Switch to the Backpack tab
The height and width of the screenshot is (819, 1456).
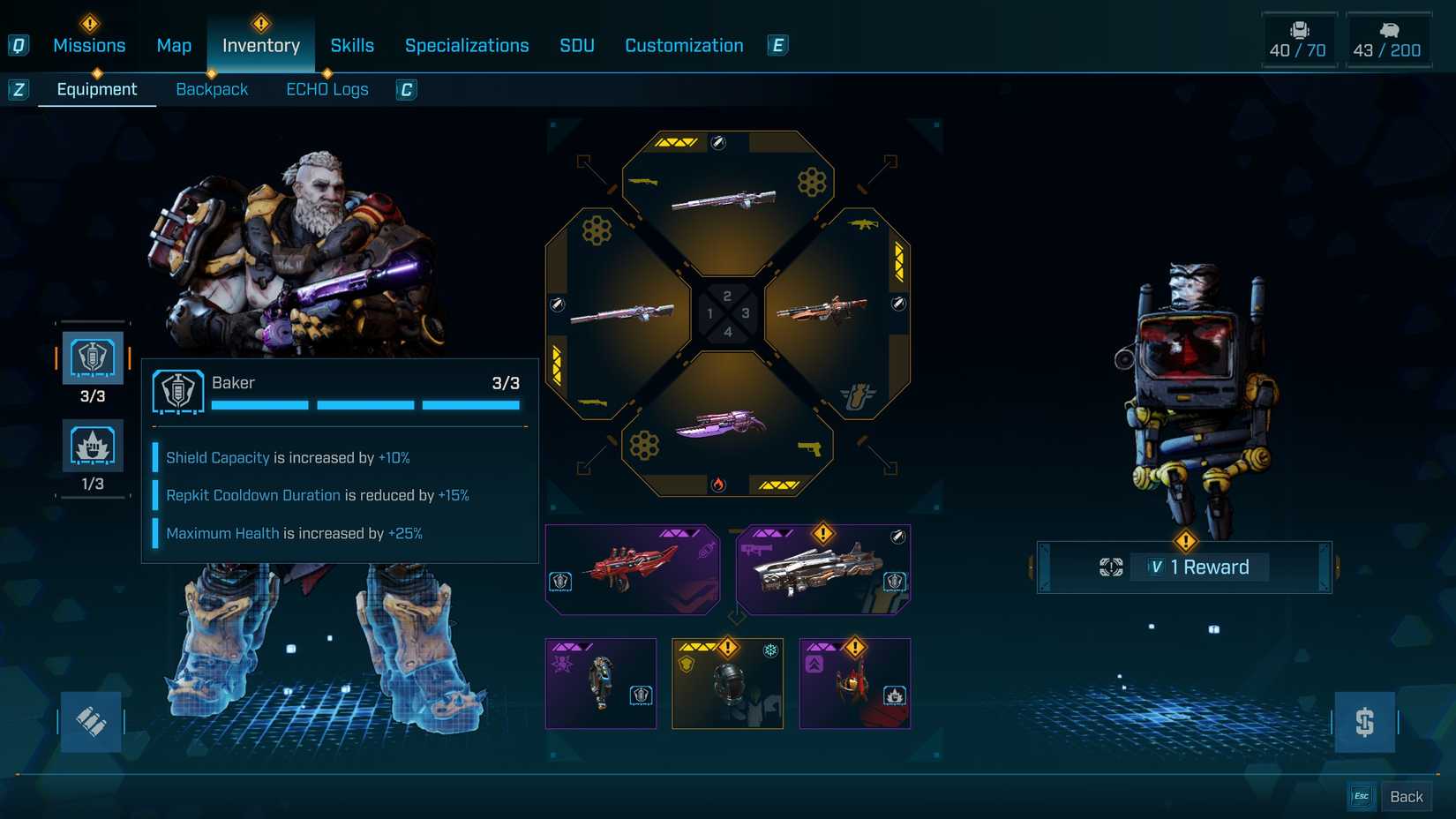pos(212,88)
